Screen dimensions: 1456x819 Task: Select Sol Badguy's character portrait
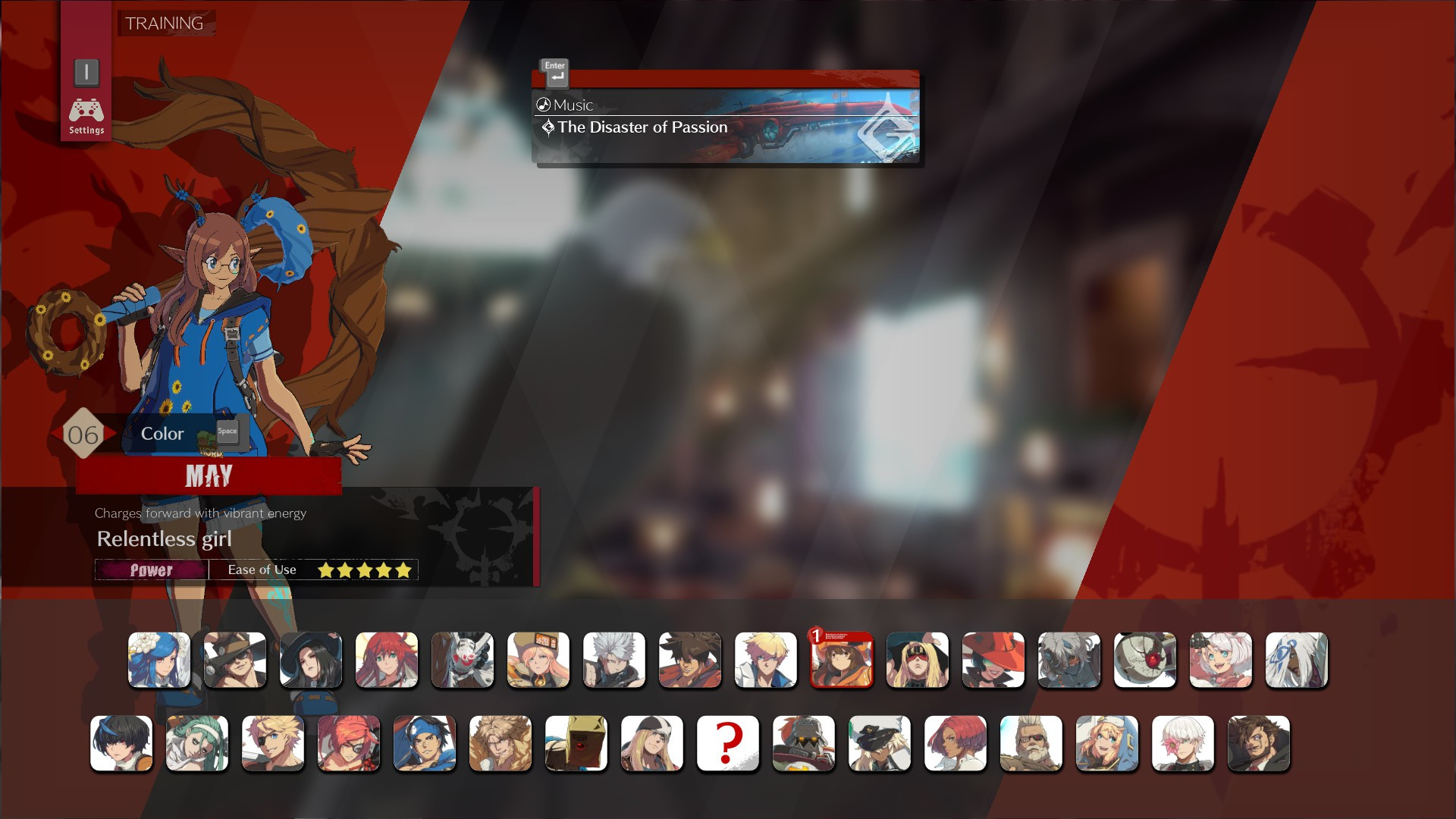pos(690,660)
